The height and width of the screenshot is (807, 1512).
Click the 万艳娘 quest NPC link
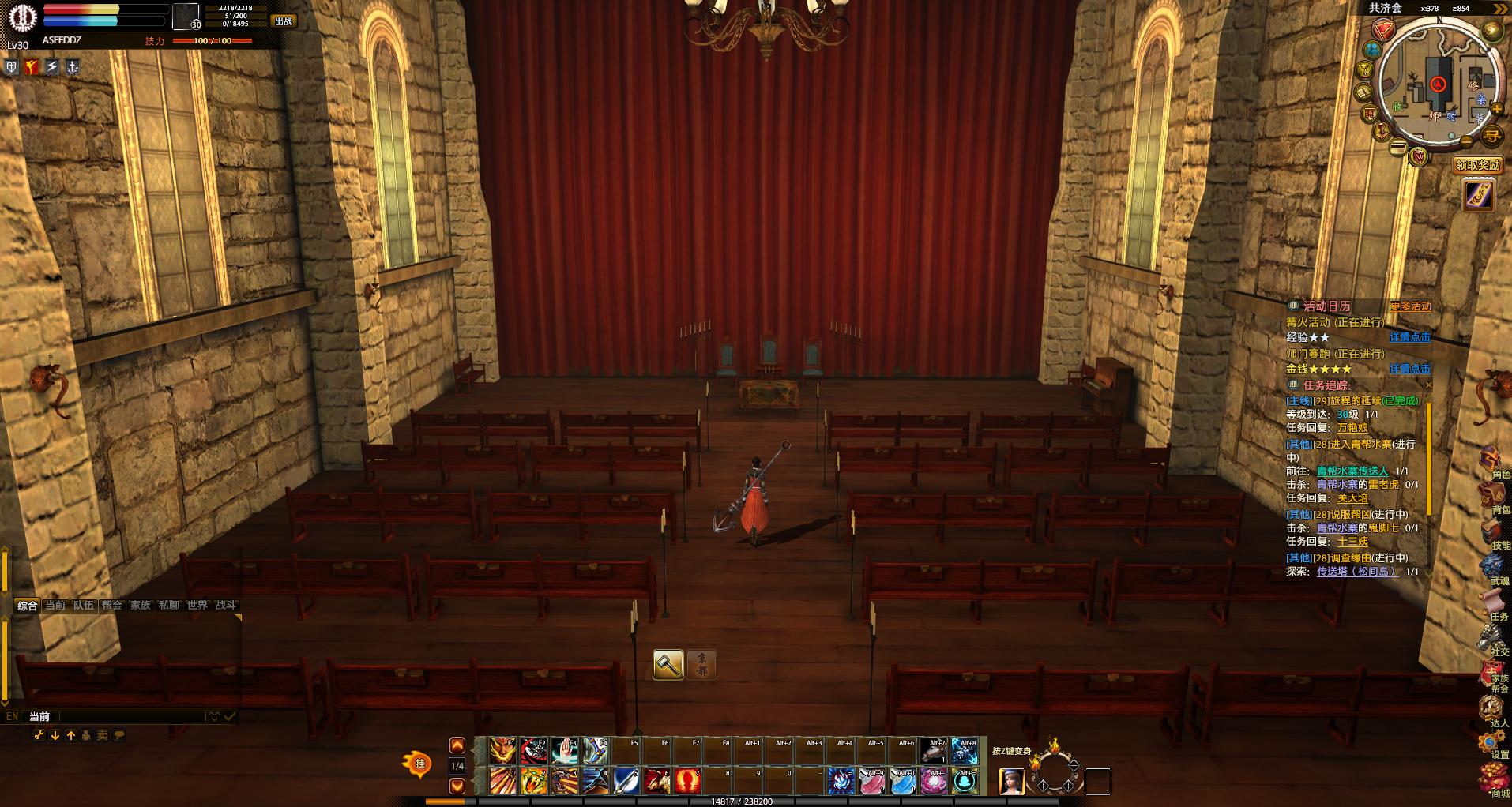point(1352,428)
